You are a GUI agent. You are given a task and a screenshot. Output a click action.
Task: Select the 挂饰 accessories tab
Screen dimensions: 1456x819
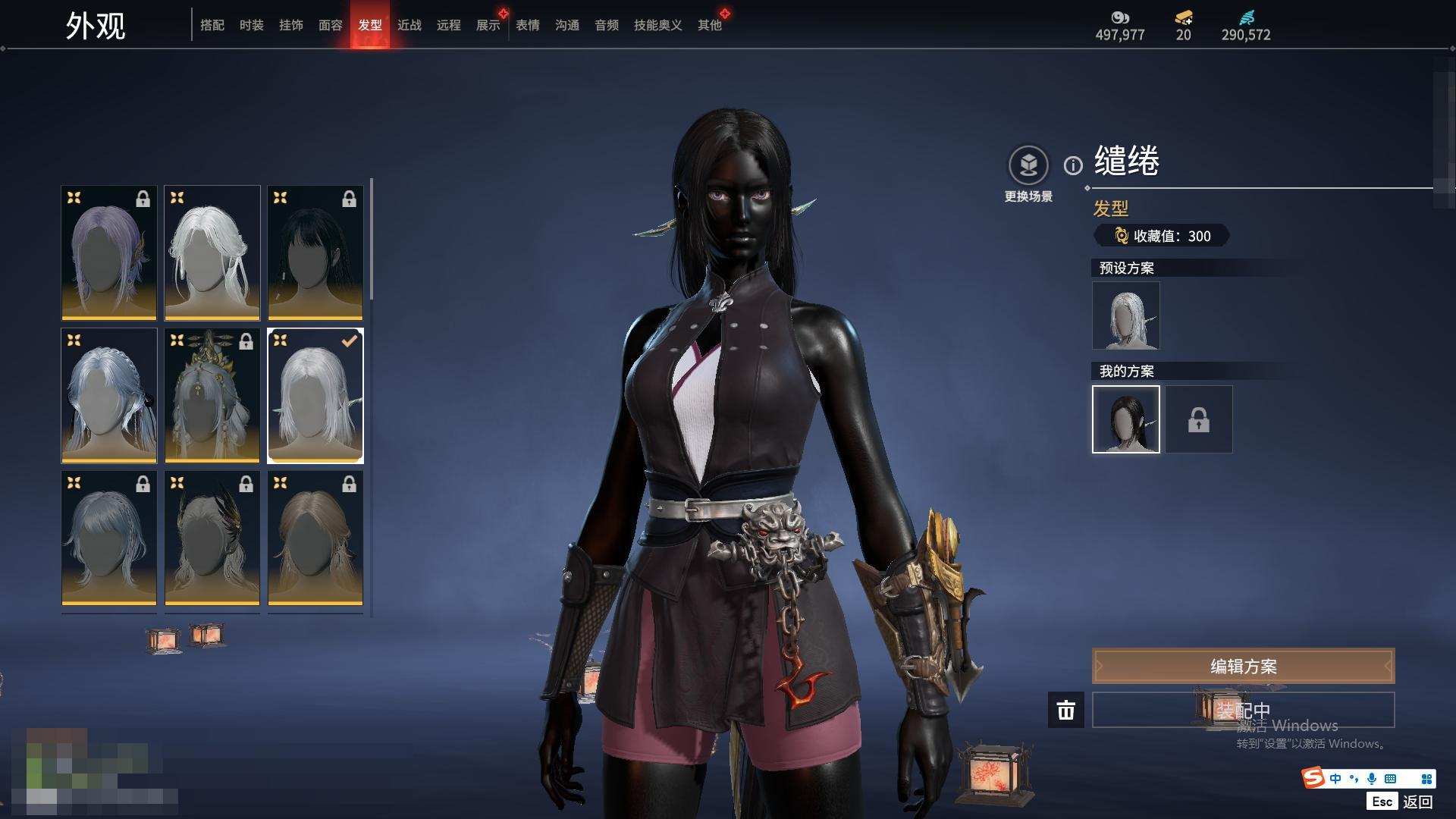pos(291,25)
